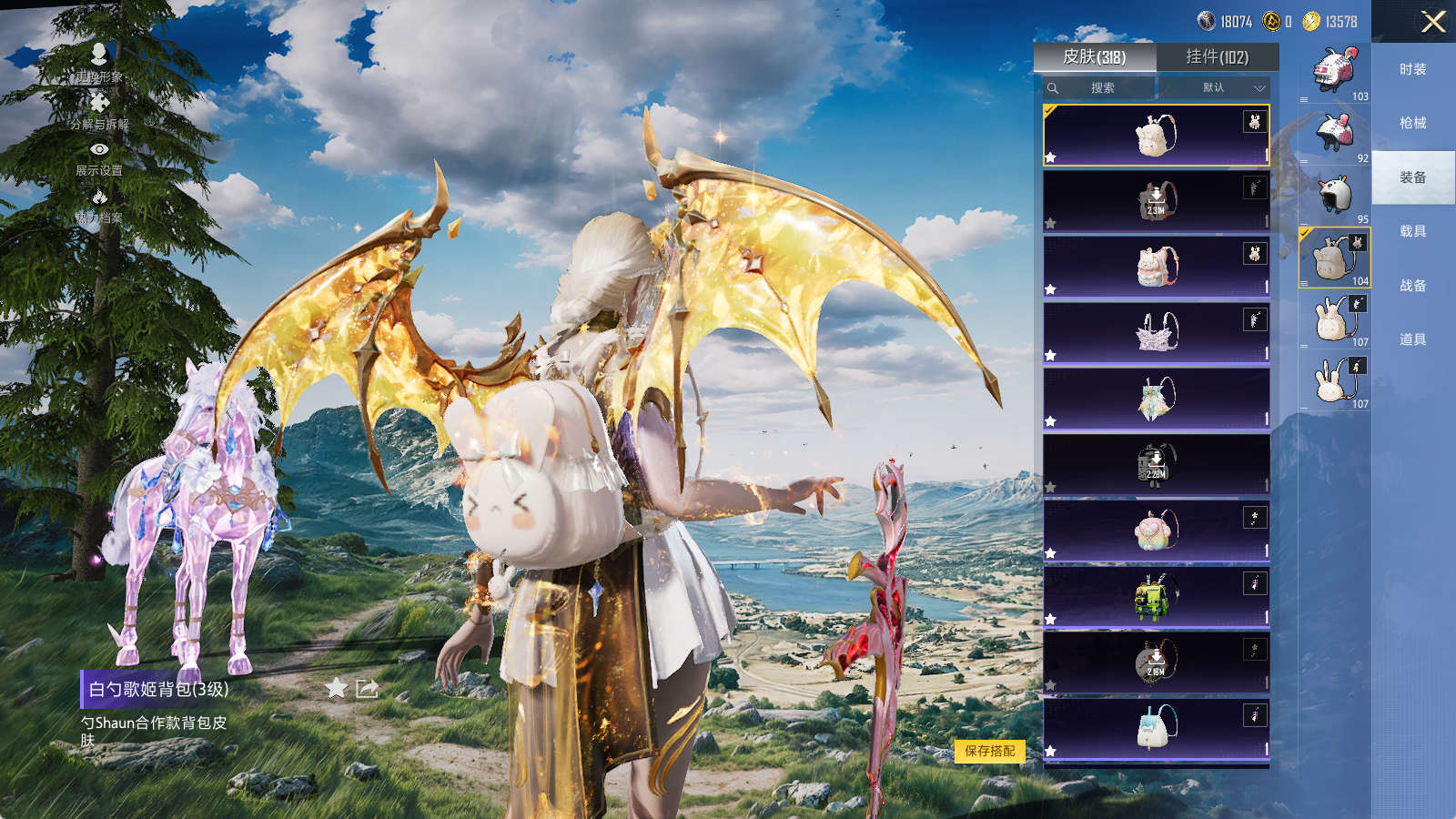Open the 战备 category
This screenshot has height=819, width=1456.
click(x=1412, y=286)
